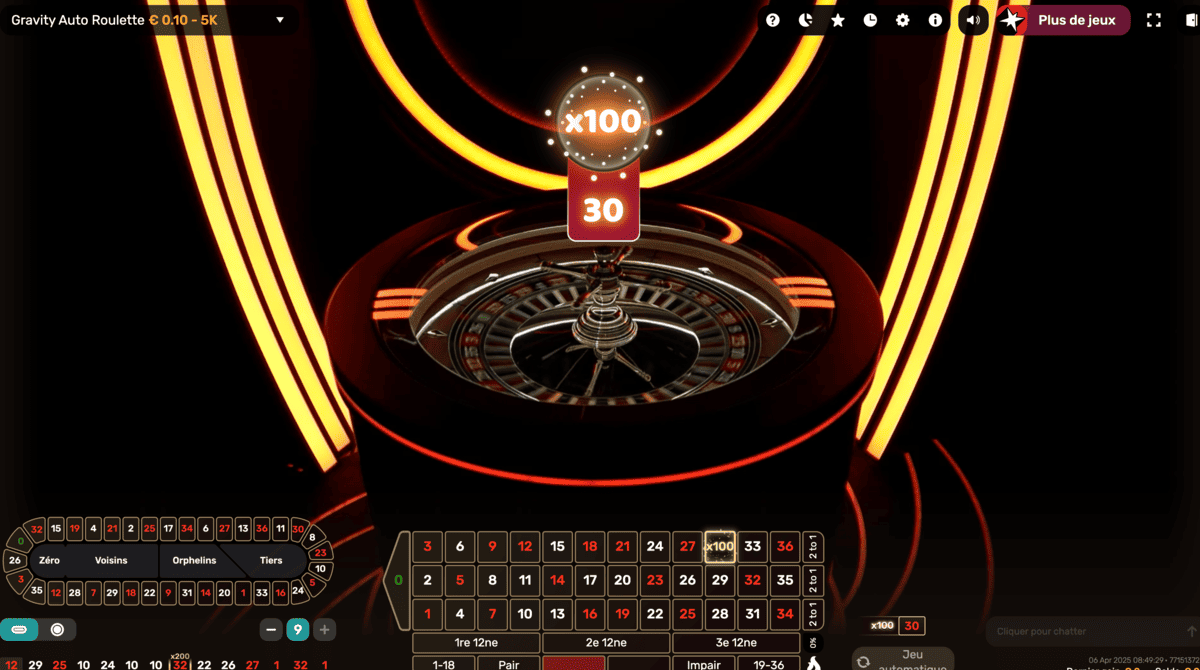Screen dimensions: 1200x670
Task: Enter fullscreen mode
Action: 1153,20
